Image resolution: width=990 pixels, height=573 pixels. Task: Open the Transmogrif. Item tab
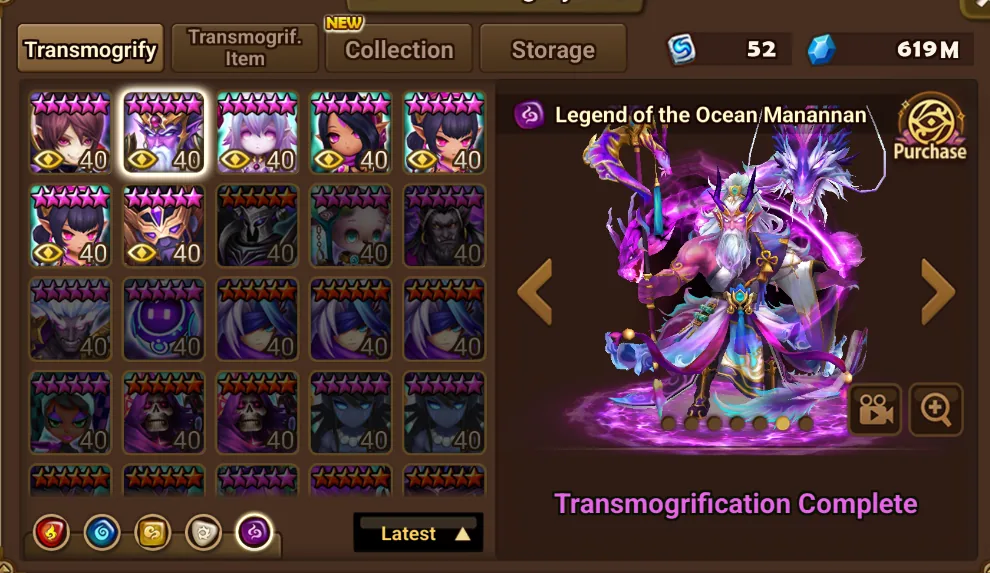245,48
